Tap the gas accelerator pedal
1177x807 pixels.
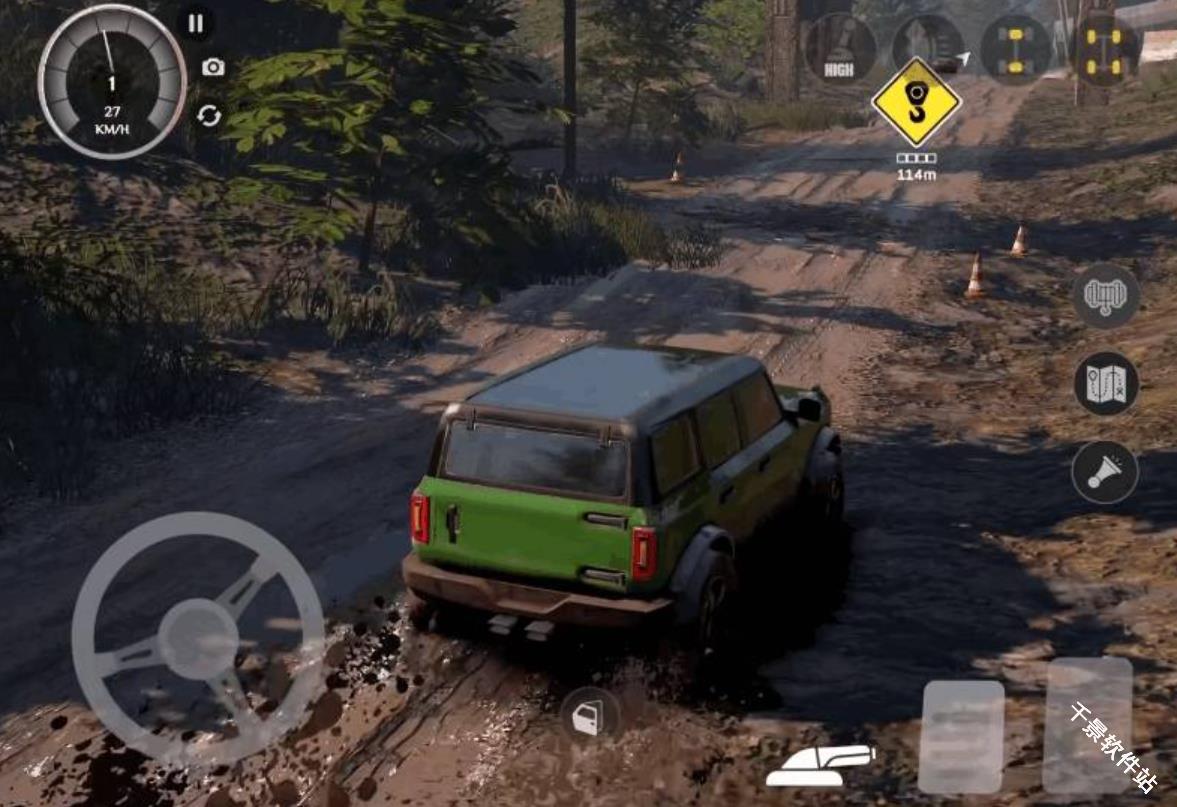click(x=1088, y=725)
